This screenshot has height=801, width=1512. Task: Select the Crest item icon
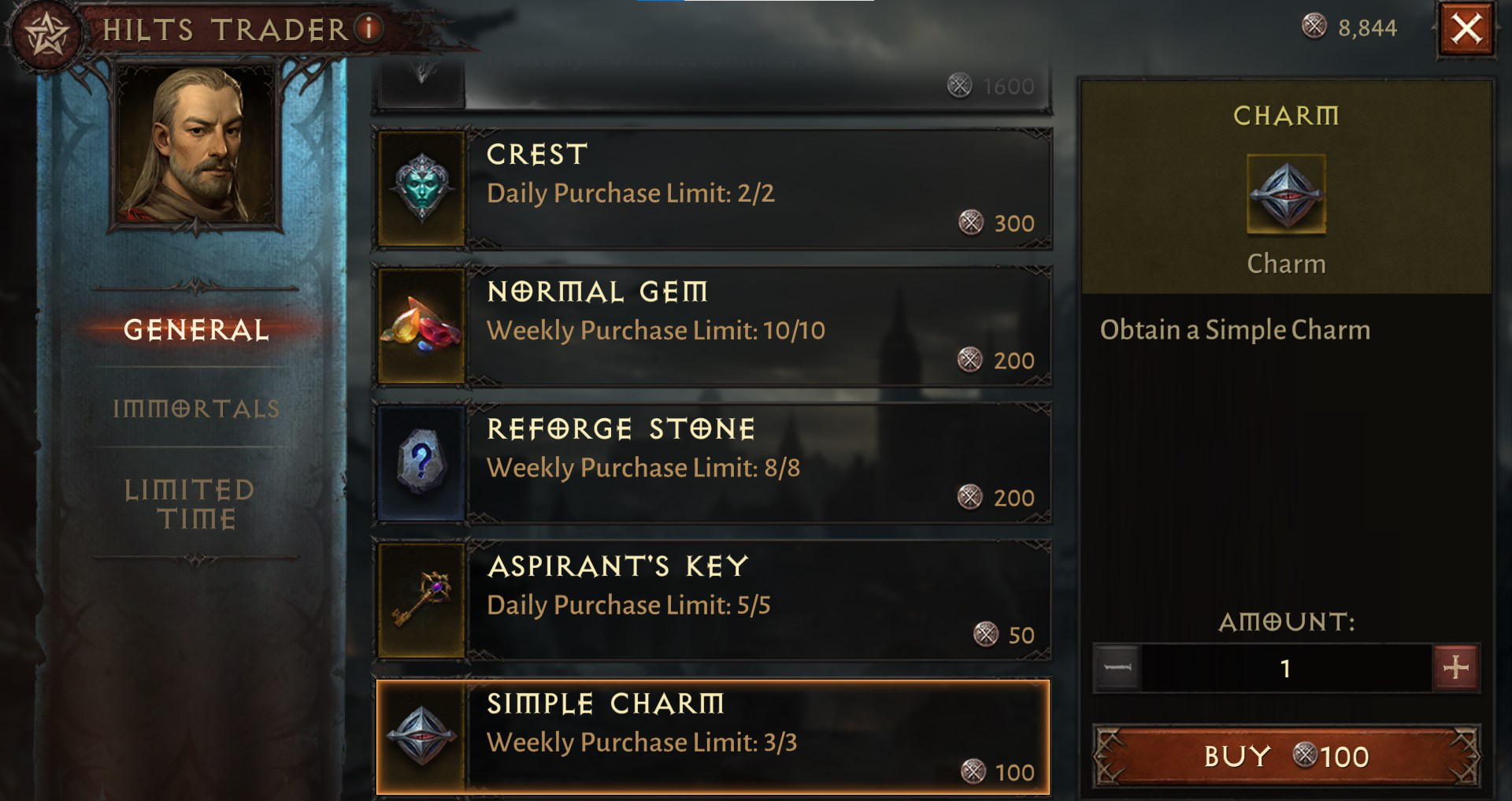pyautogui.click(x=421, y=189)
